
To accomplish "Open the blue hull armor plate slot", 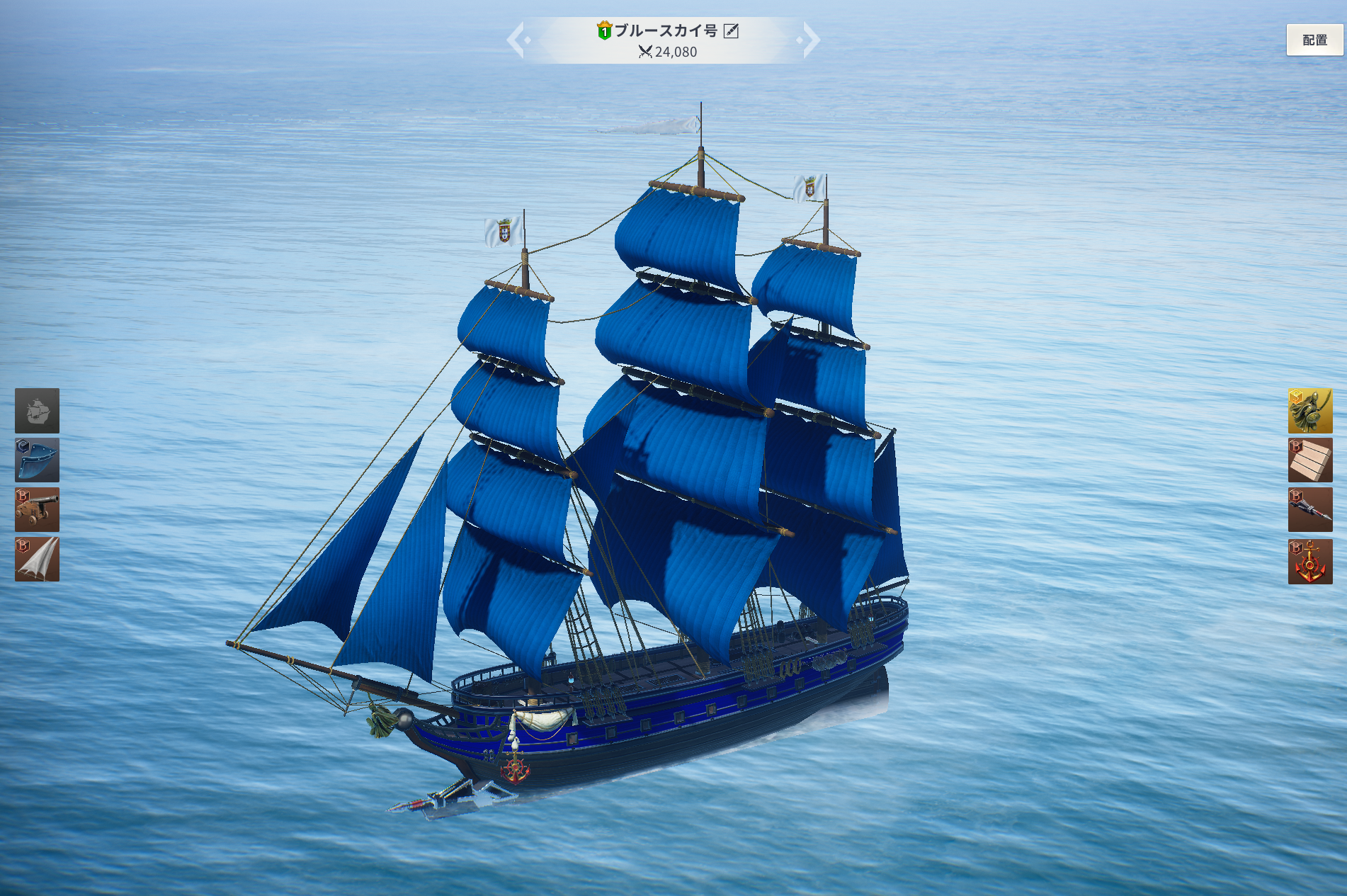I will click(x=37, y=460).
